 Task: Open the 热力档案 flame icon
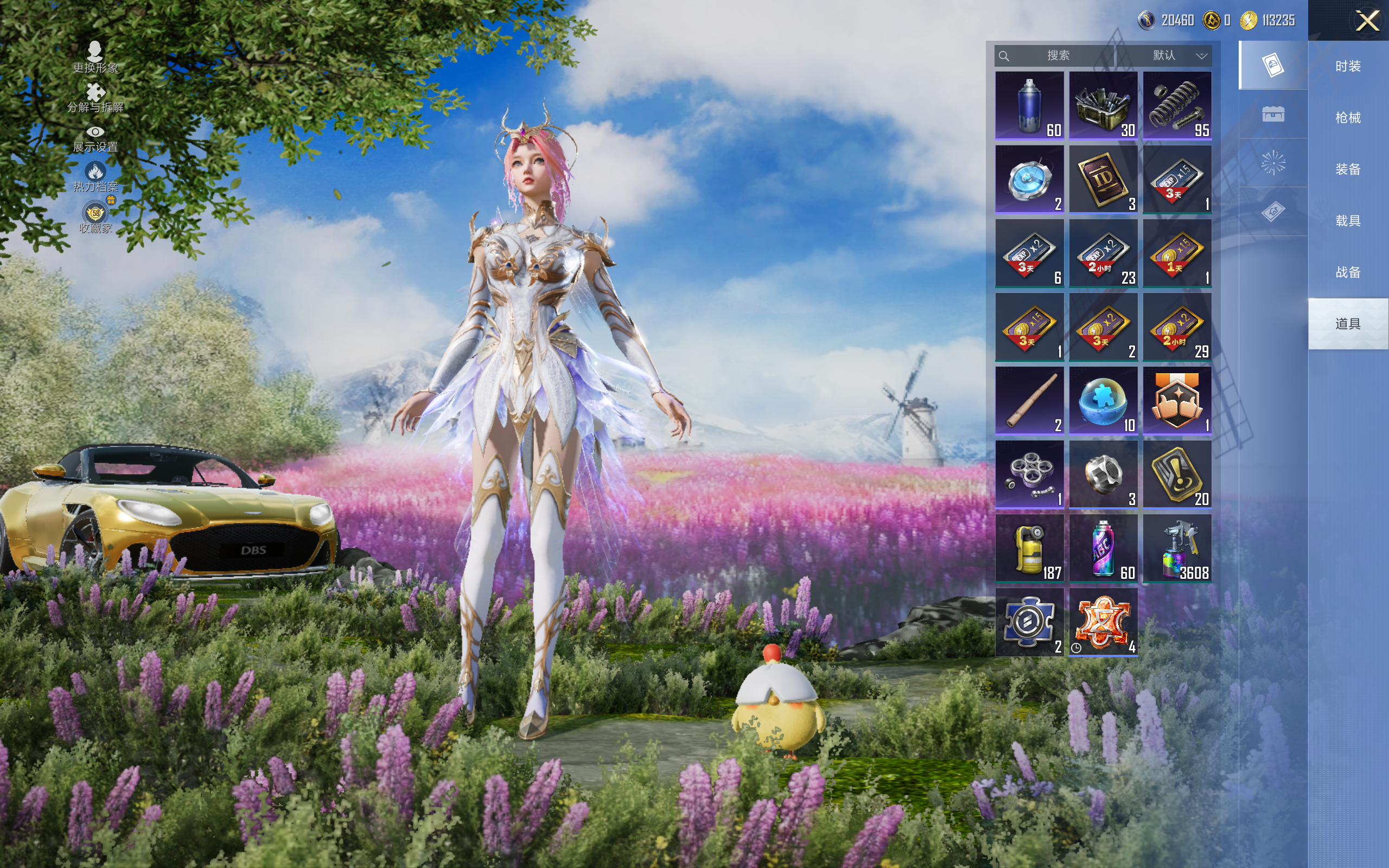[x=95, y=176]
